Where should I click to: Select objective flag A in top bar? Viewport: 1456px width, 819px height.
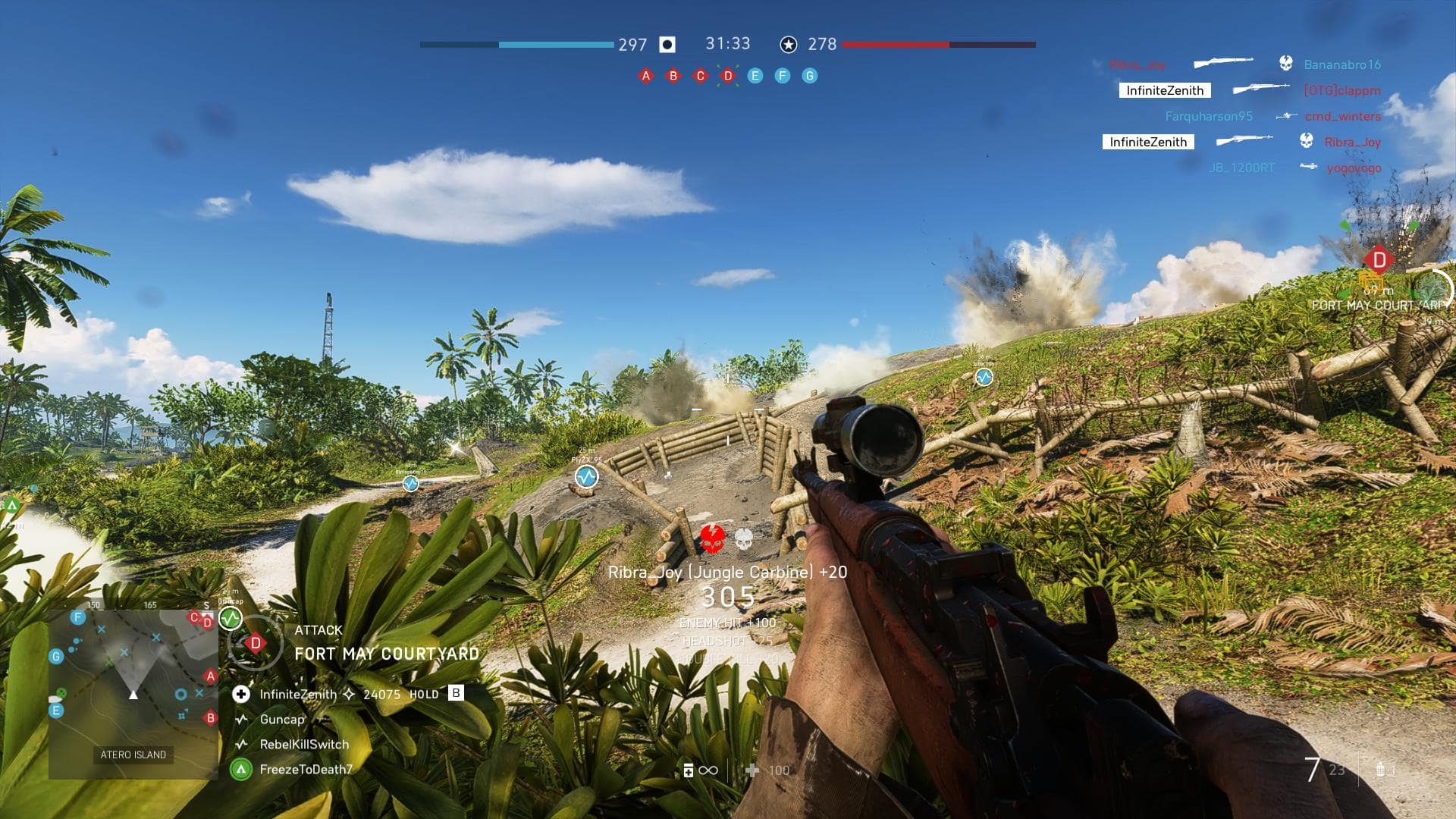point(645,76)
